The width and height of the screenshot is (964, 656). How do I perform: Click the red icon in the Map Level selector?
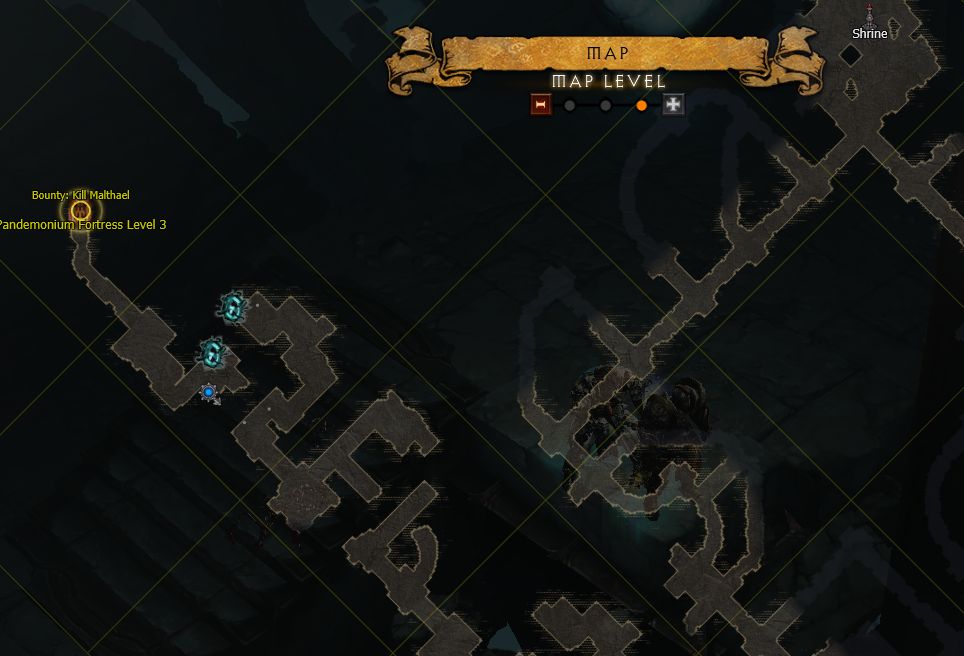[541, 105]
